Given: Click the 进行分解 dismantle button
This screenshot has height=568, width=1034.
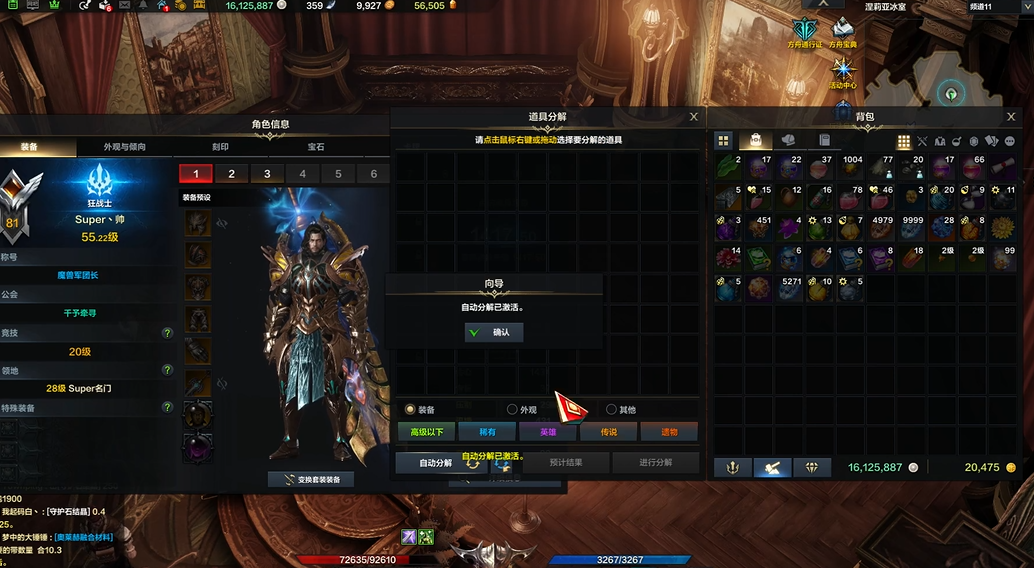Looking at the screenshot, I should click(x=656, y=463).
